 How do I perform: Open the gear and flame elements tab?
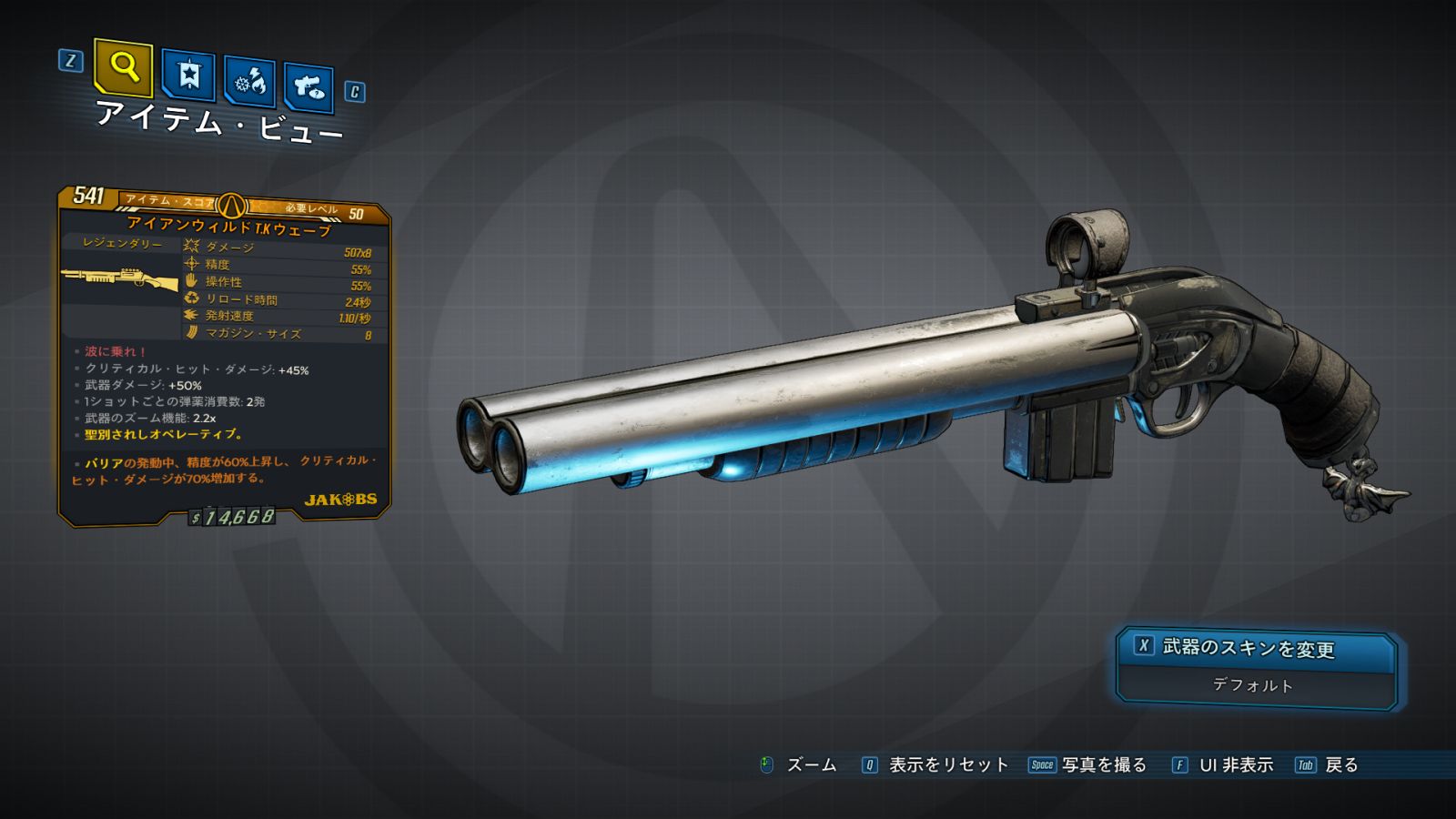[x=249, y=83]
